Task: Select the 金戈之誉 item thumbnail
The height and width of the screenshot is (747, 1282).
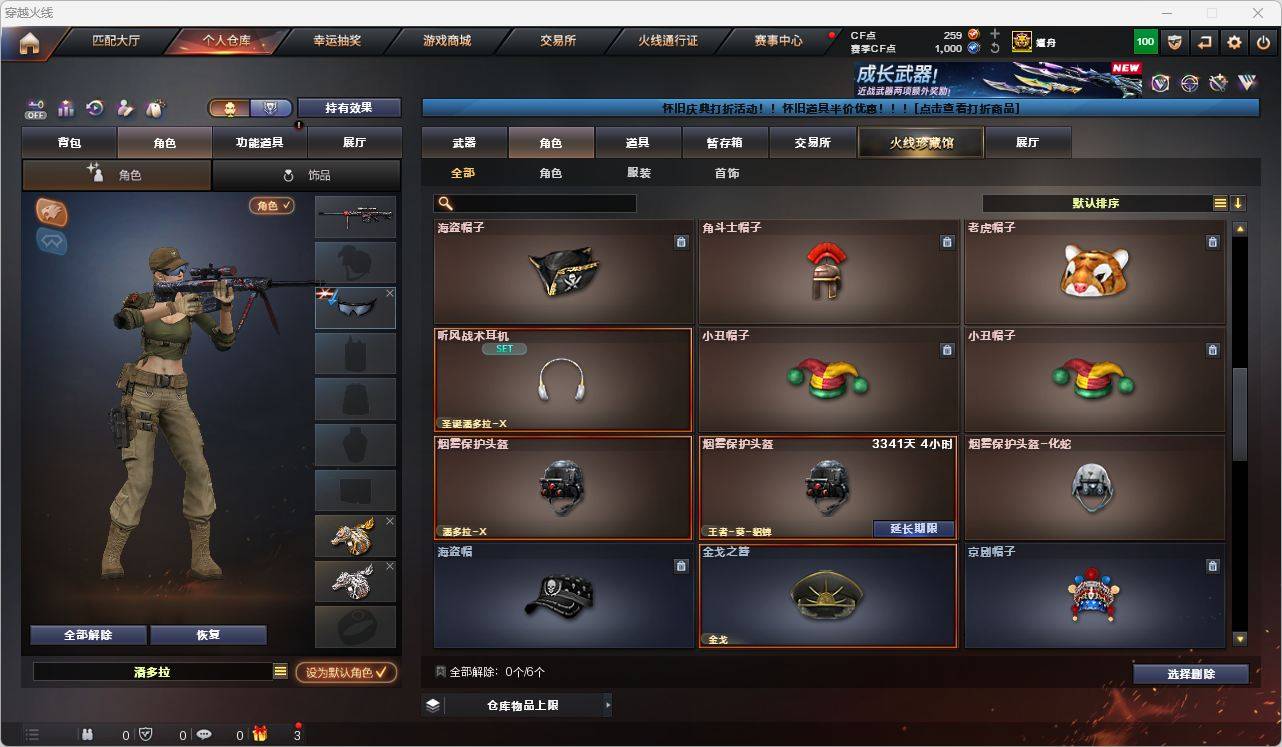Action: pos(828,595)
